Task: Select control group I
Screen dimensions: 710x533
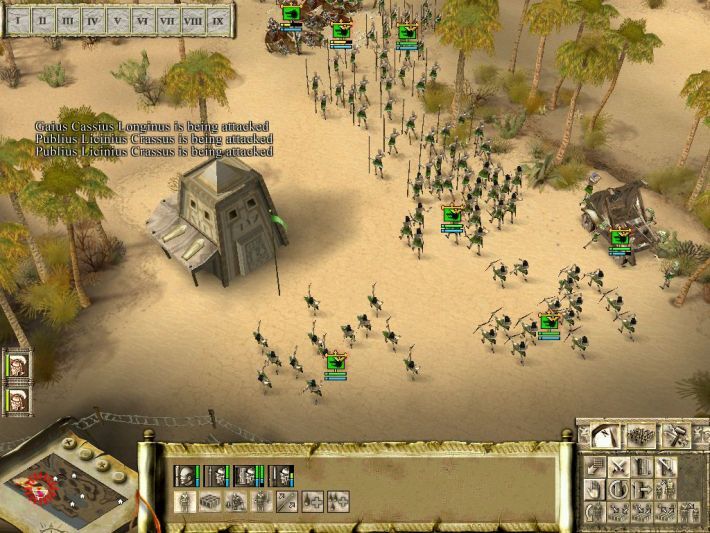Action: [18, 19]
